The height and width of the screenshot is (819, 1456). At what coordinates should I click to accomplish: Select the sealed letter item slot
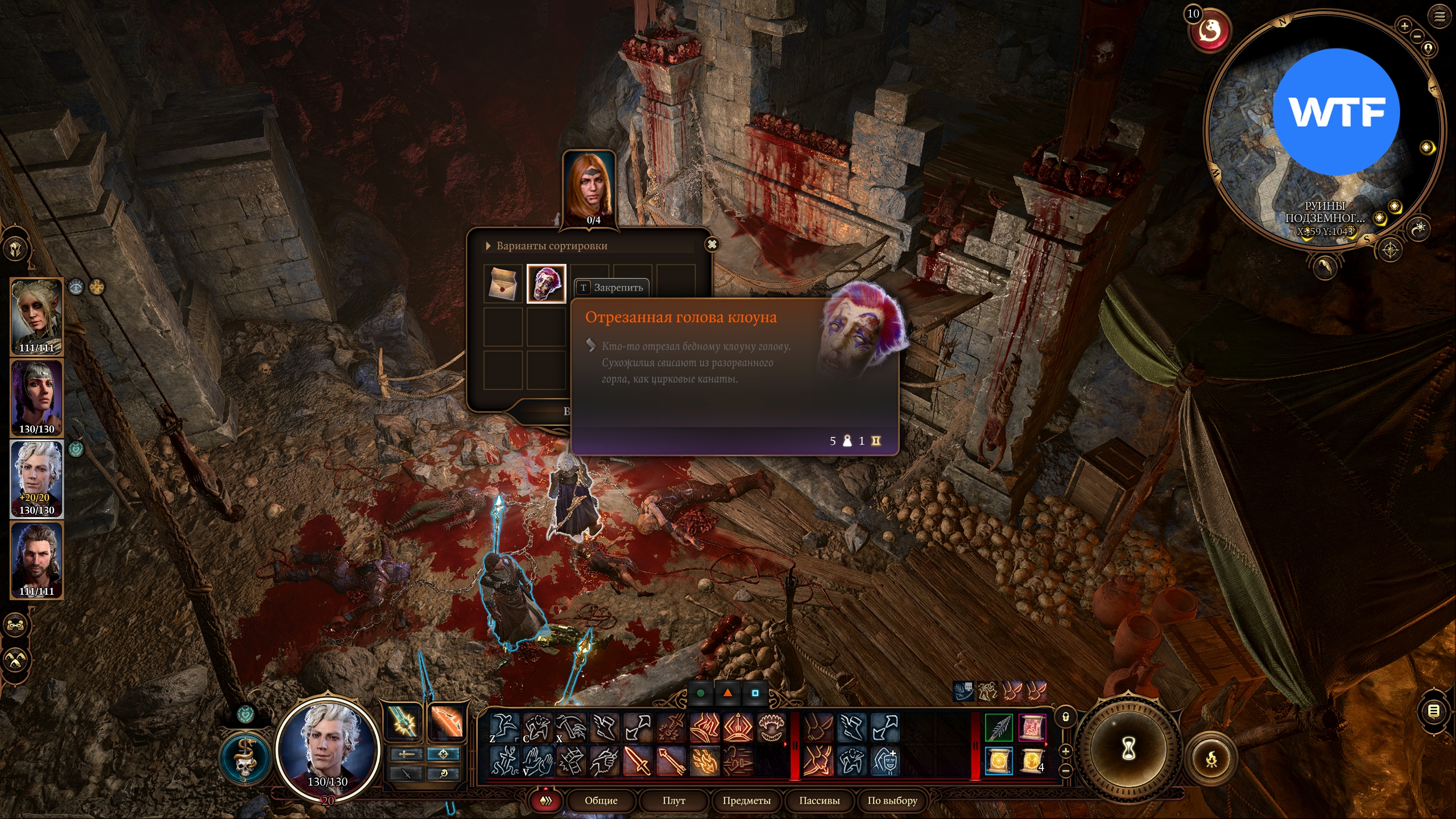[503, 283]
